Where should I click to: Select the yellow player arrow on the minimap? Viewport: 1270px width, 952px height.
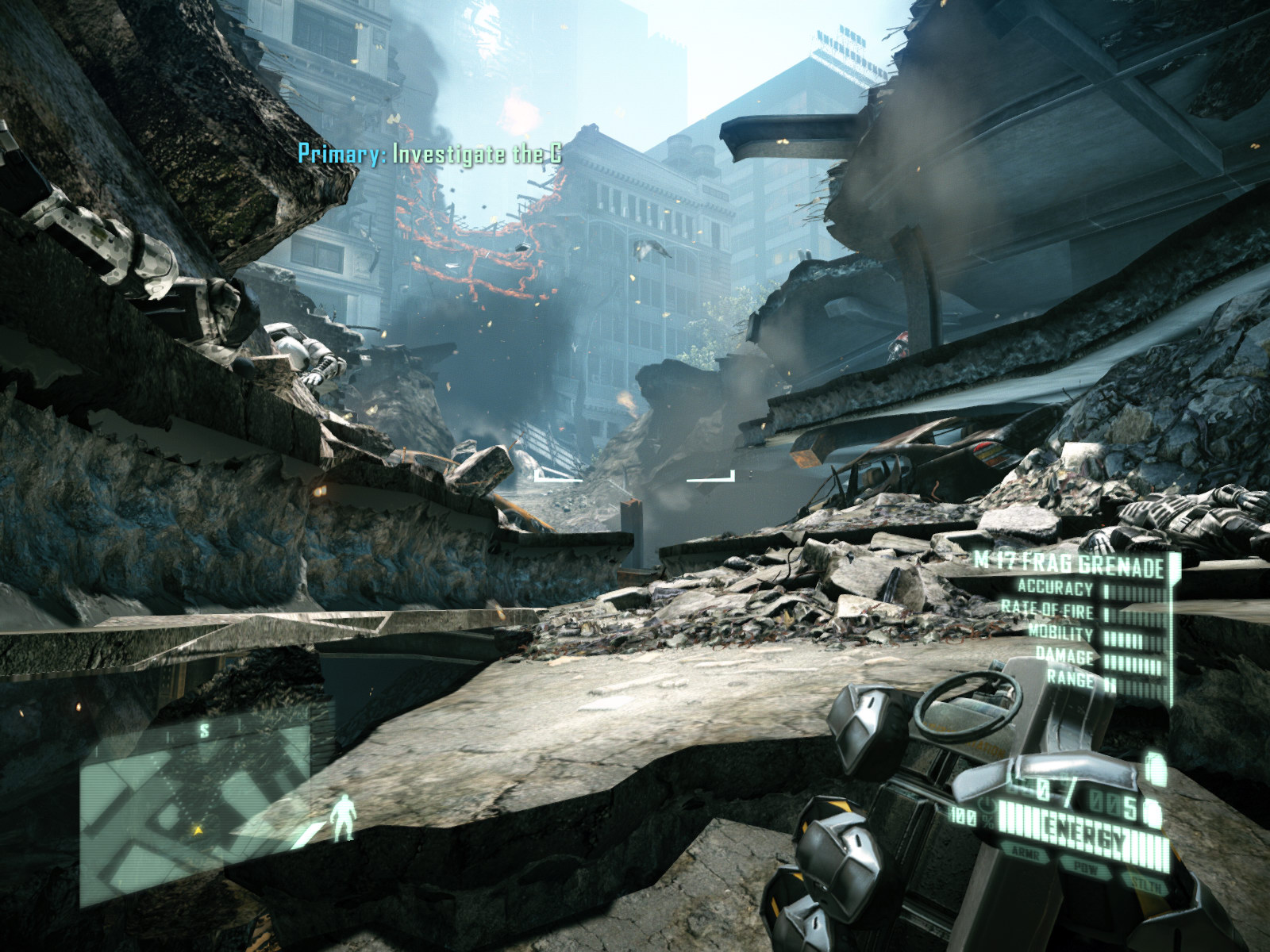pos(197,830)
